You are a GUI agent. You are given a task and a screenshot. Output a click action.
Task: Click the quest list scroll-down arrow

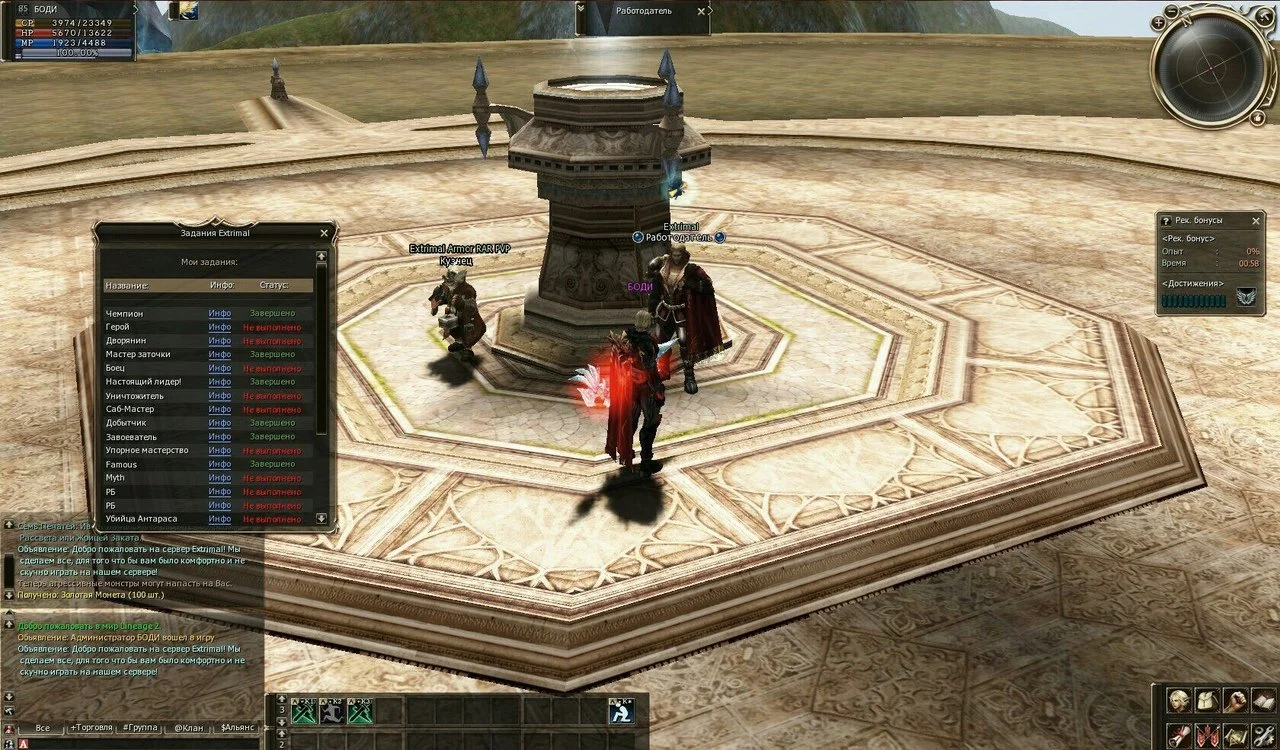pos(321,518)
